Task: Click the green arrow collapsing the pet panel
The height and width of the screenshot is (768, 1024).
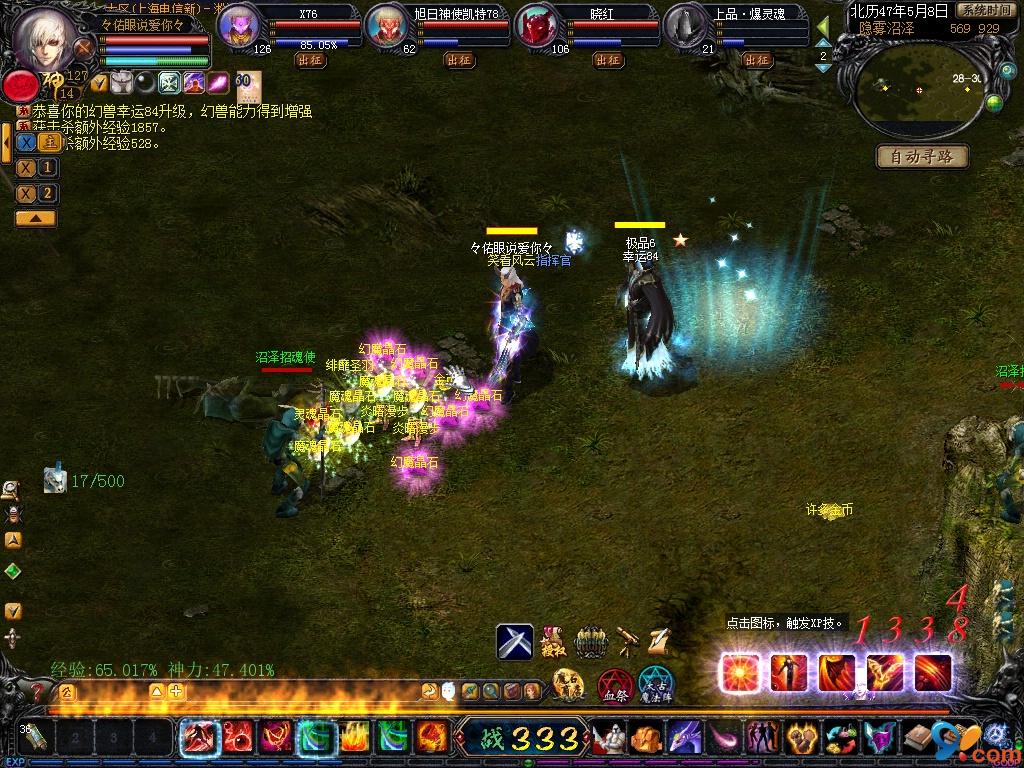Action: pos(824,27)
